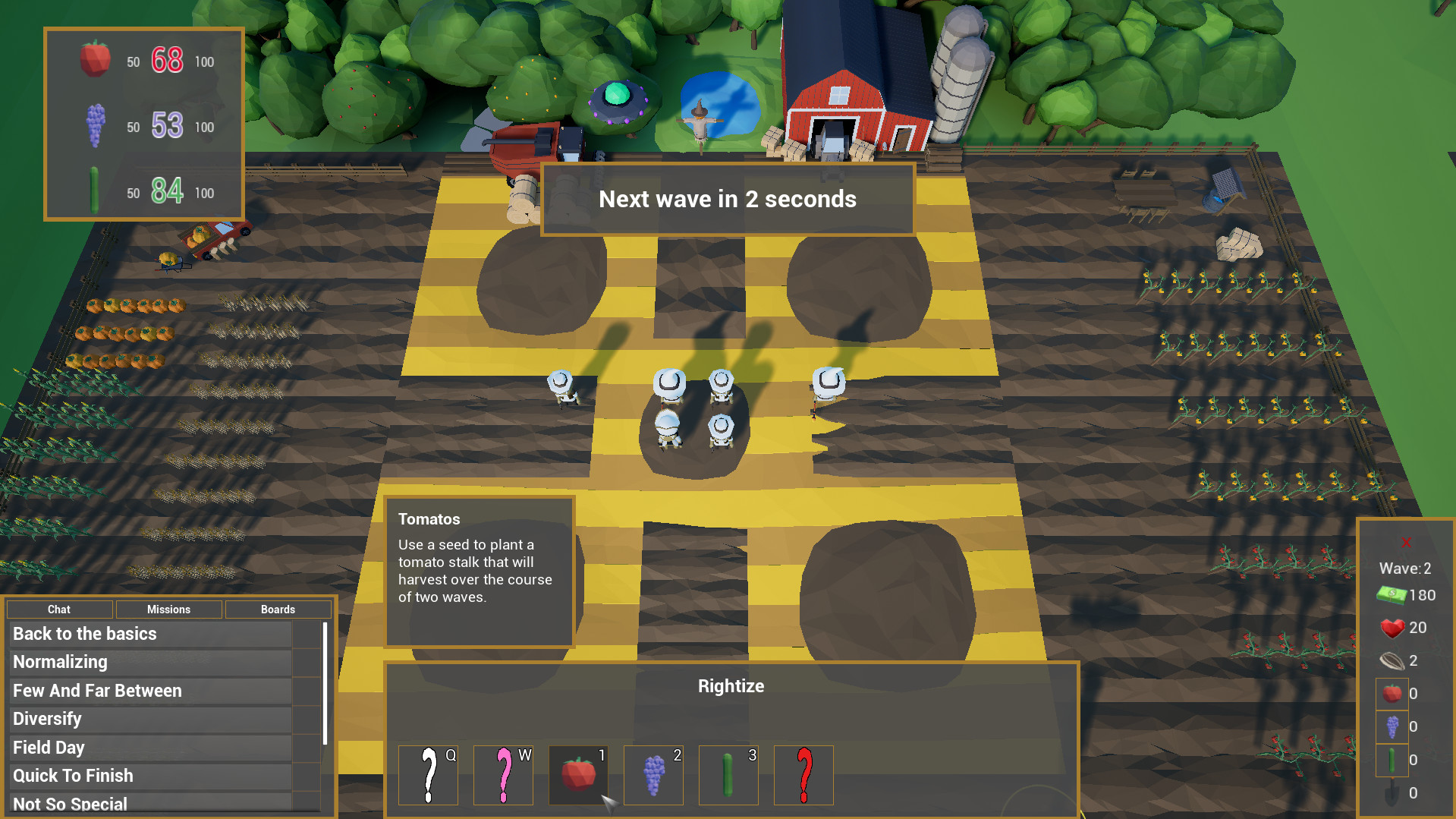
Task: Select the tomato seed in hotbar slot 1
Action: click(577, 774)
